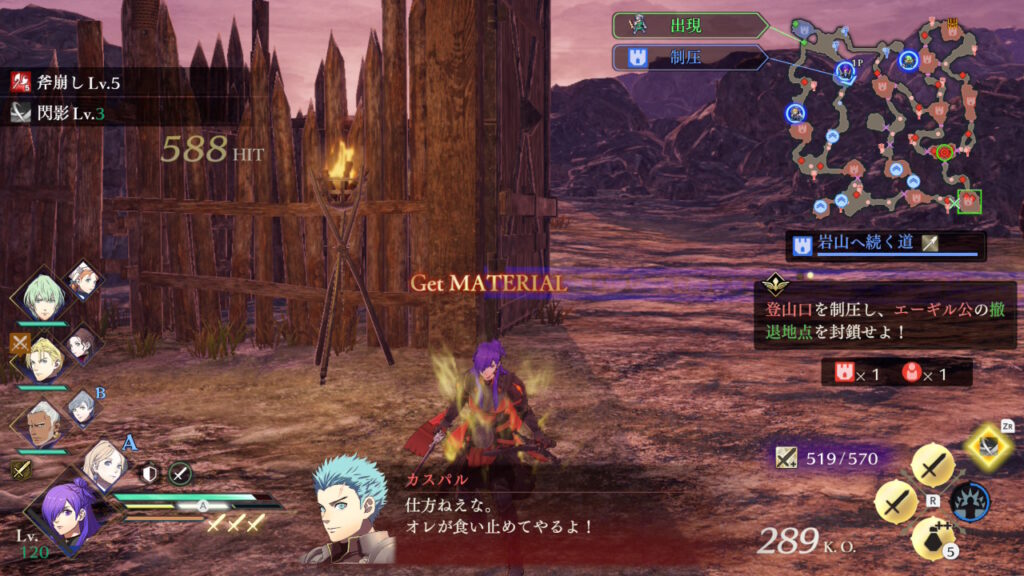
Task: Select the 斧崩し Lv.5 skill entry
Action: click(70, 81)
